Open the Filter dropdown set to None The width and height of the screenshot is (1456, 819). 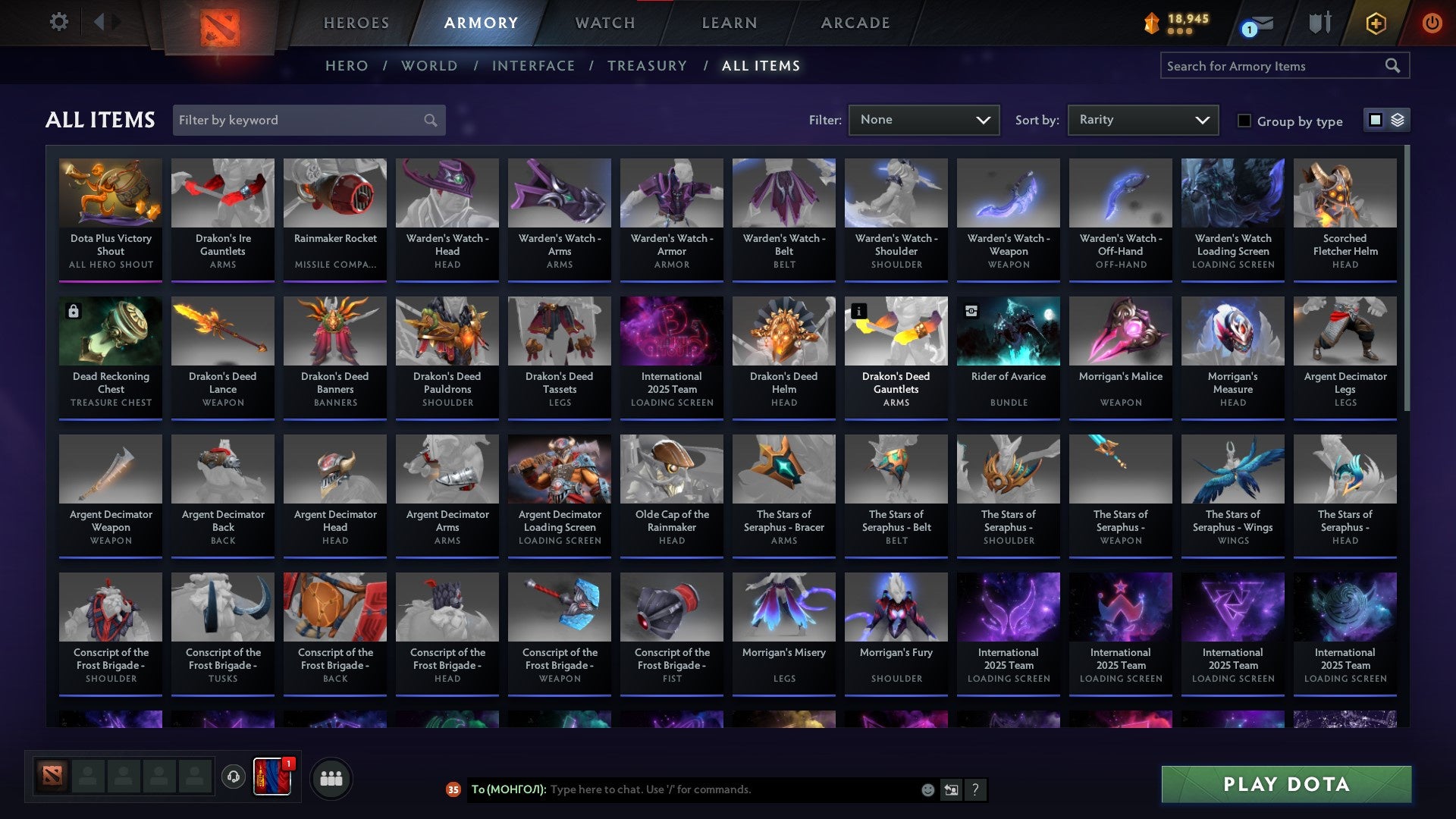pyautogui.click(x=924, y=120)
